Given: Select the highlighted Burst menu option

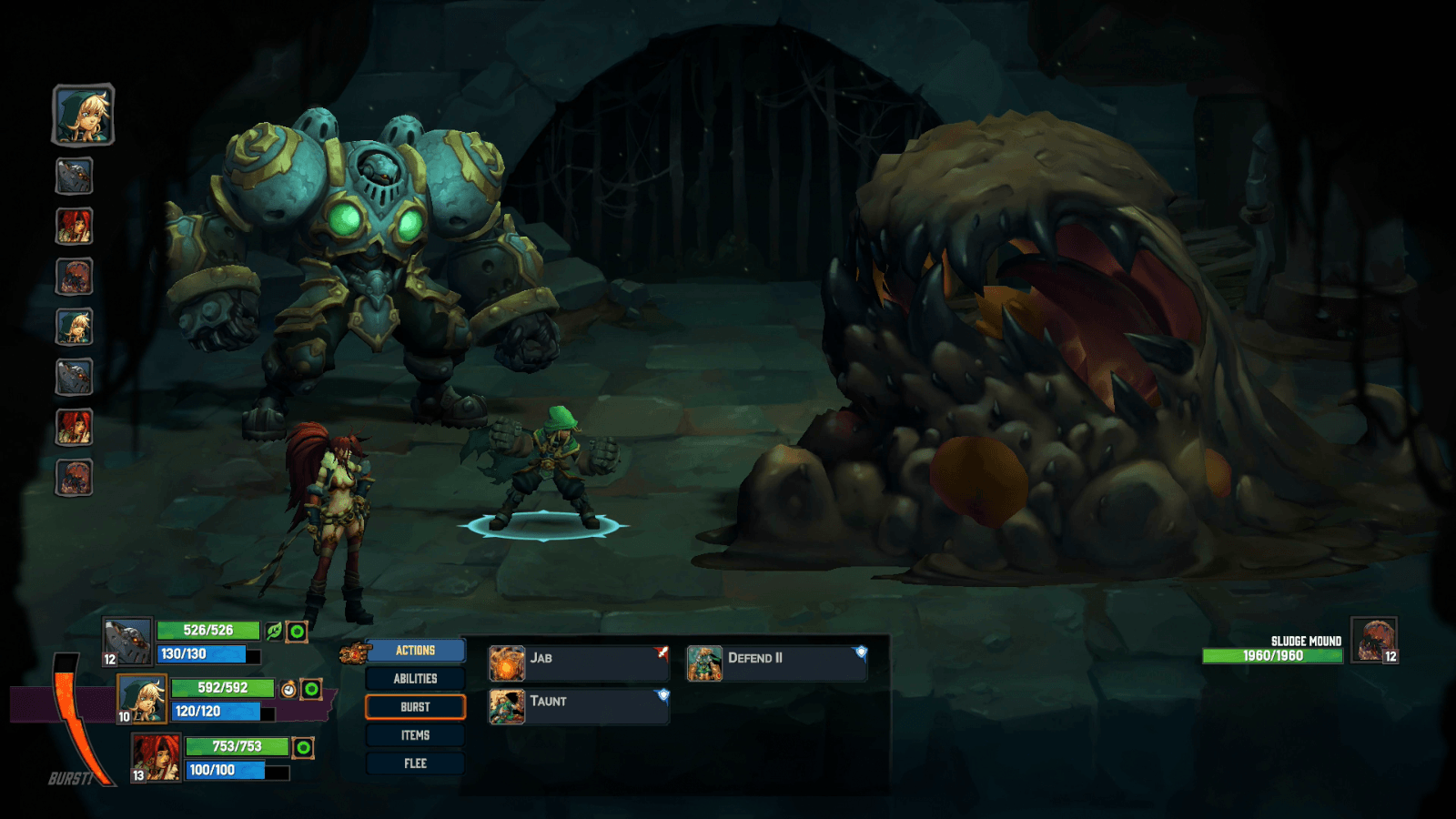Looking at the screenshot, I should tap(415, 706).
